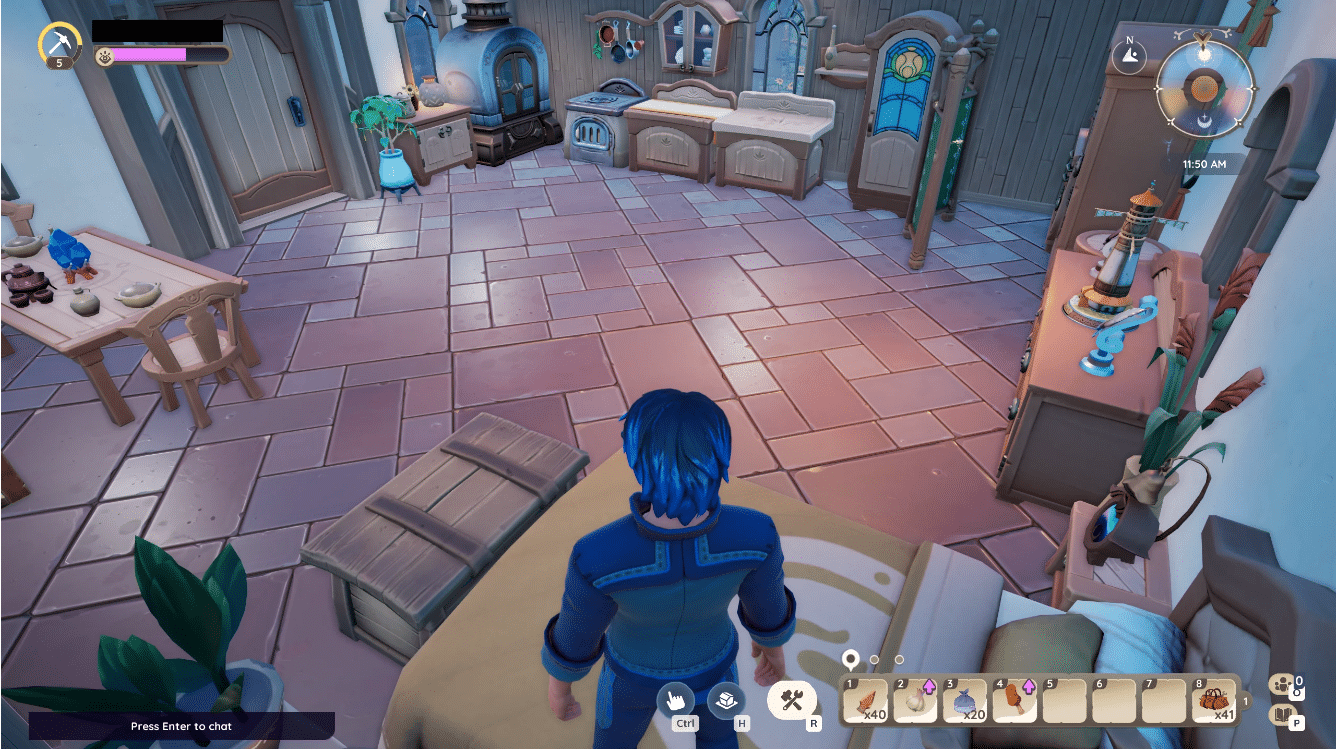
Task: Select the garlic bulb in hotbar slot 2
Action: click(914, 700)
